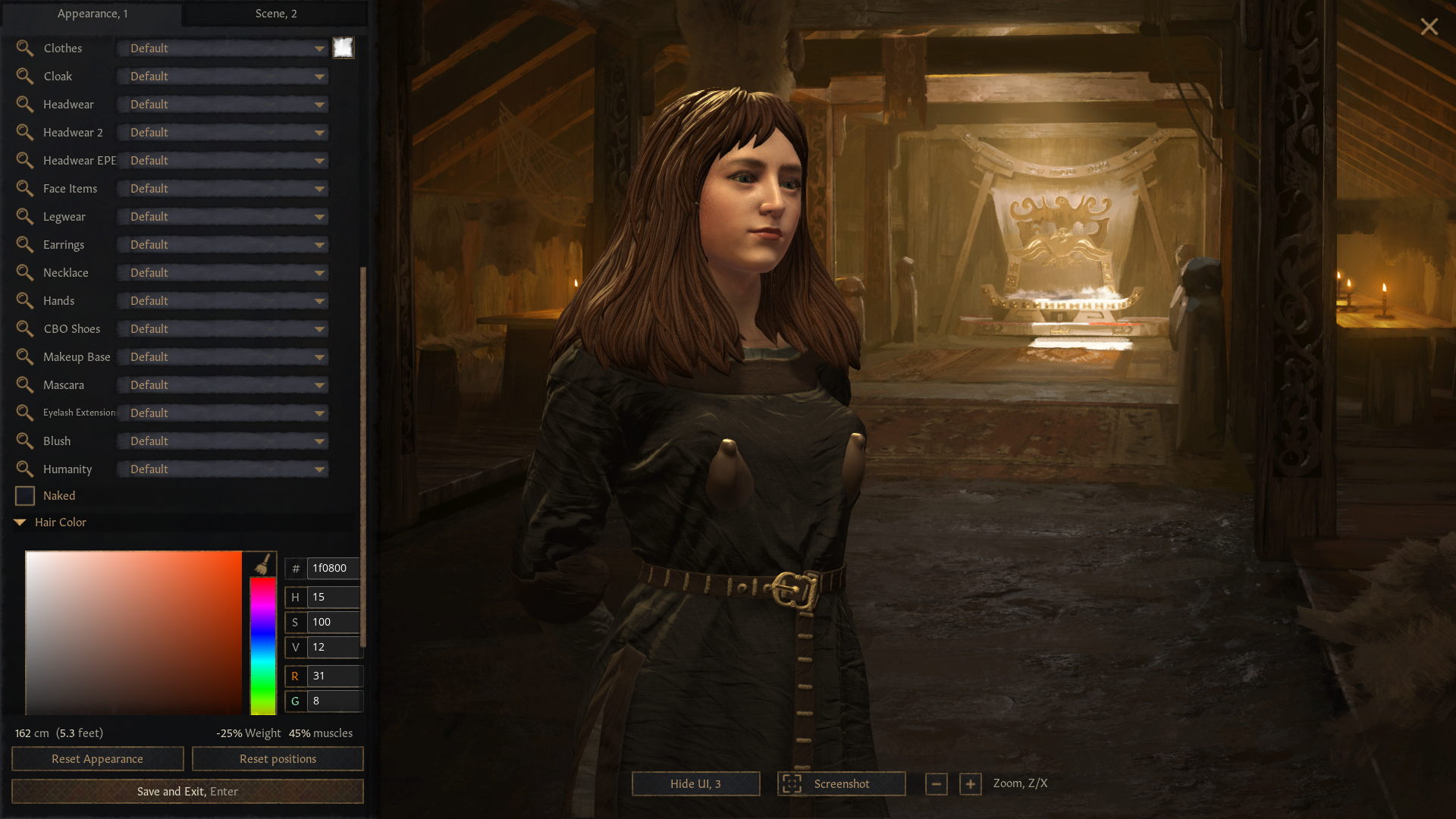The image size is (1456, 819).
Task: Click the Necklace search magnifier
Action: (25, 272)
